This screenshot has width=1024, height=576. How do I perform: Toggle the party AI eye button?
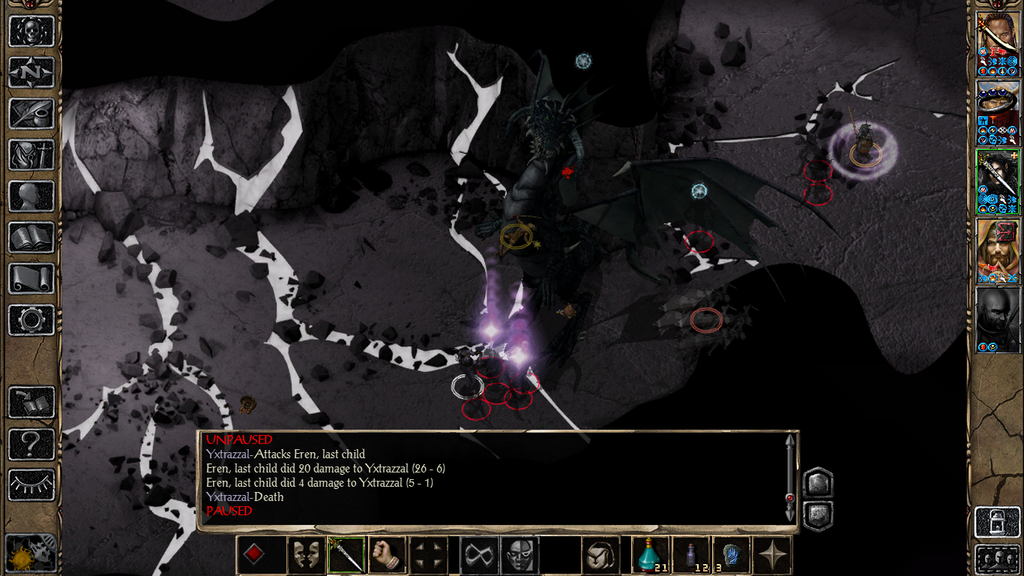pos(30,485)
